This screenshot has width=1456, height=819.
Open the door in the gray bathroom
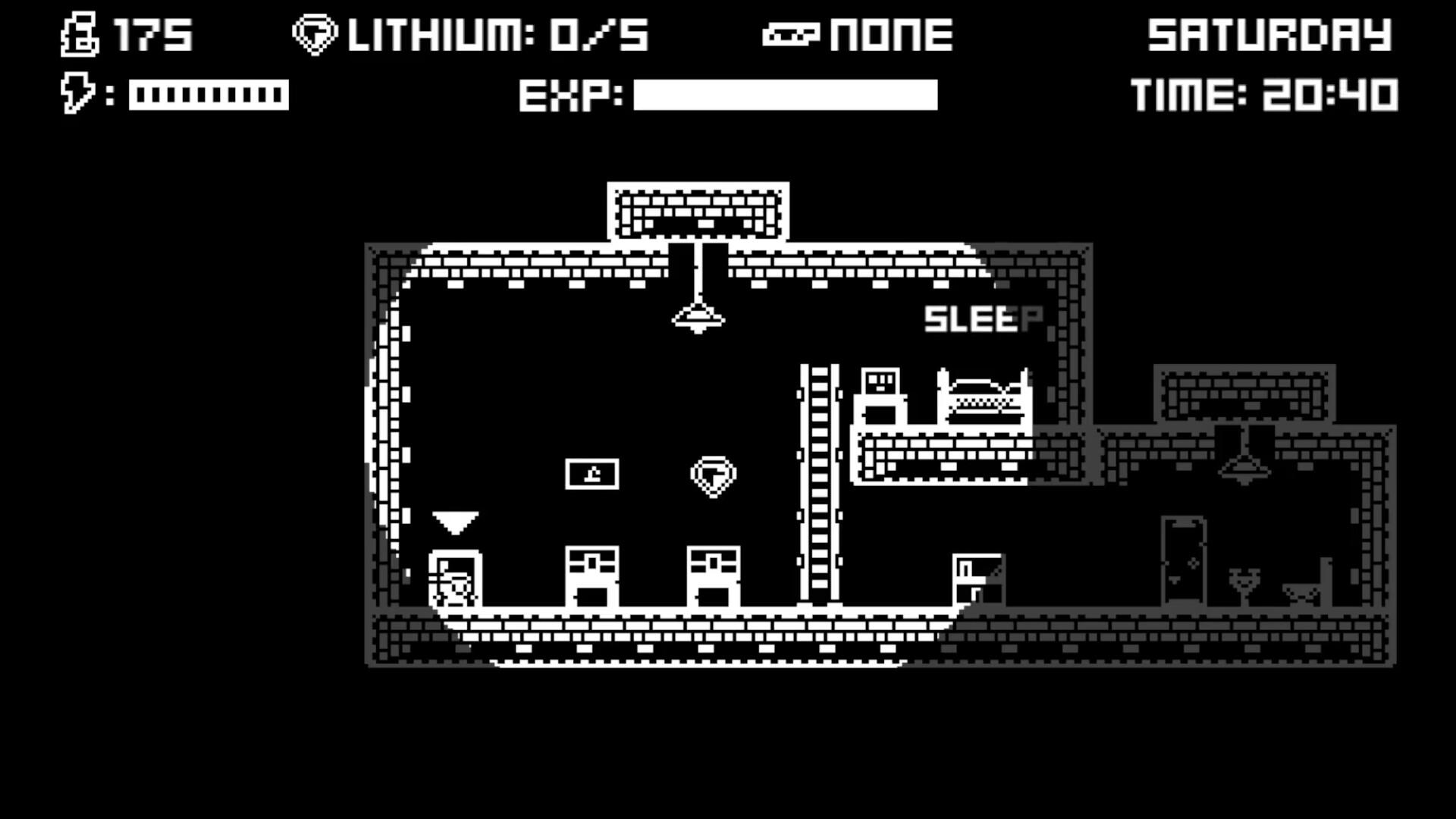click(x=1181, y=561)
